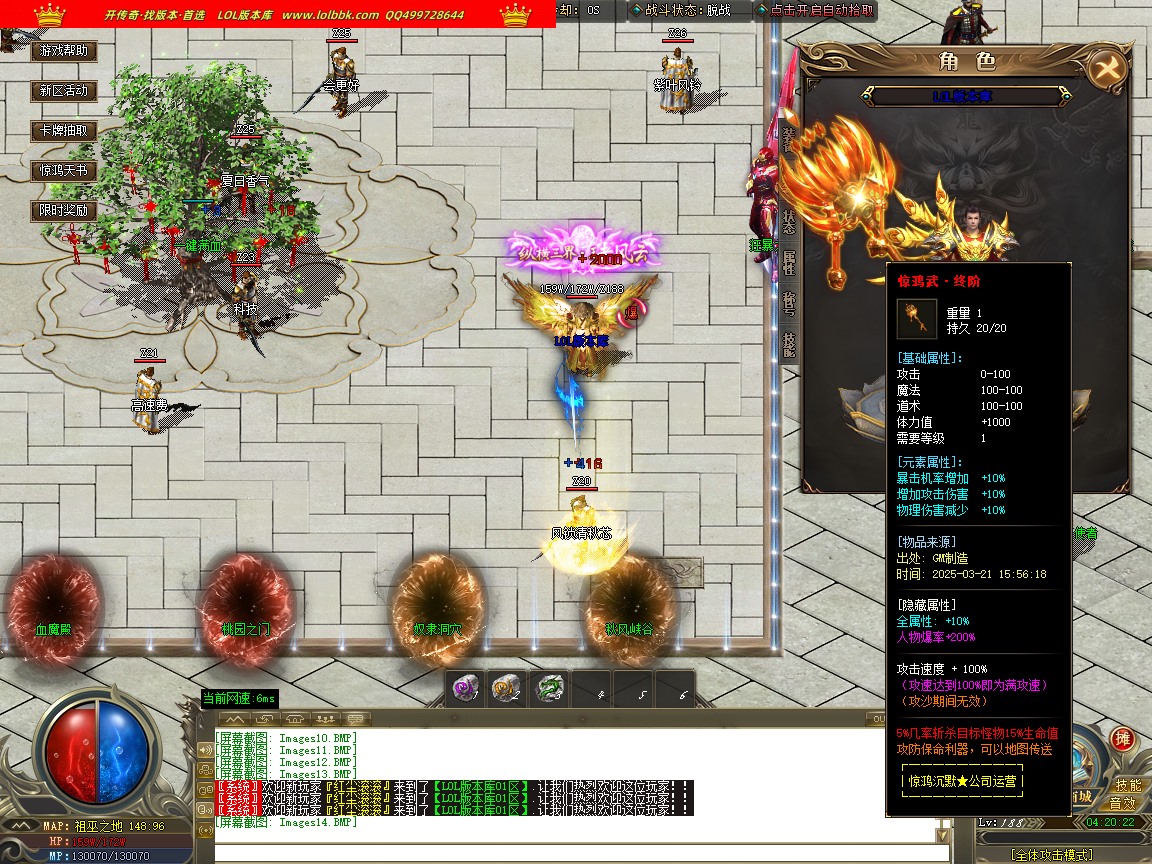Open the 限时奖励 timed rewards
This screenshot has width=1152, height=864.
(x=64, y=210)
